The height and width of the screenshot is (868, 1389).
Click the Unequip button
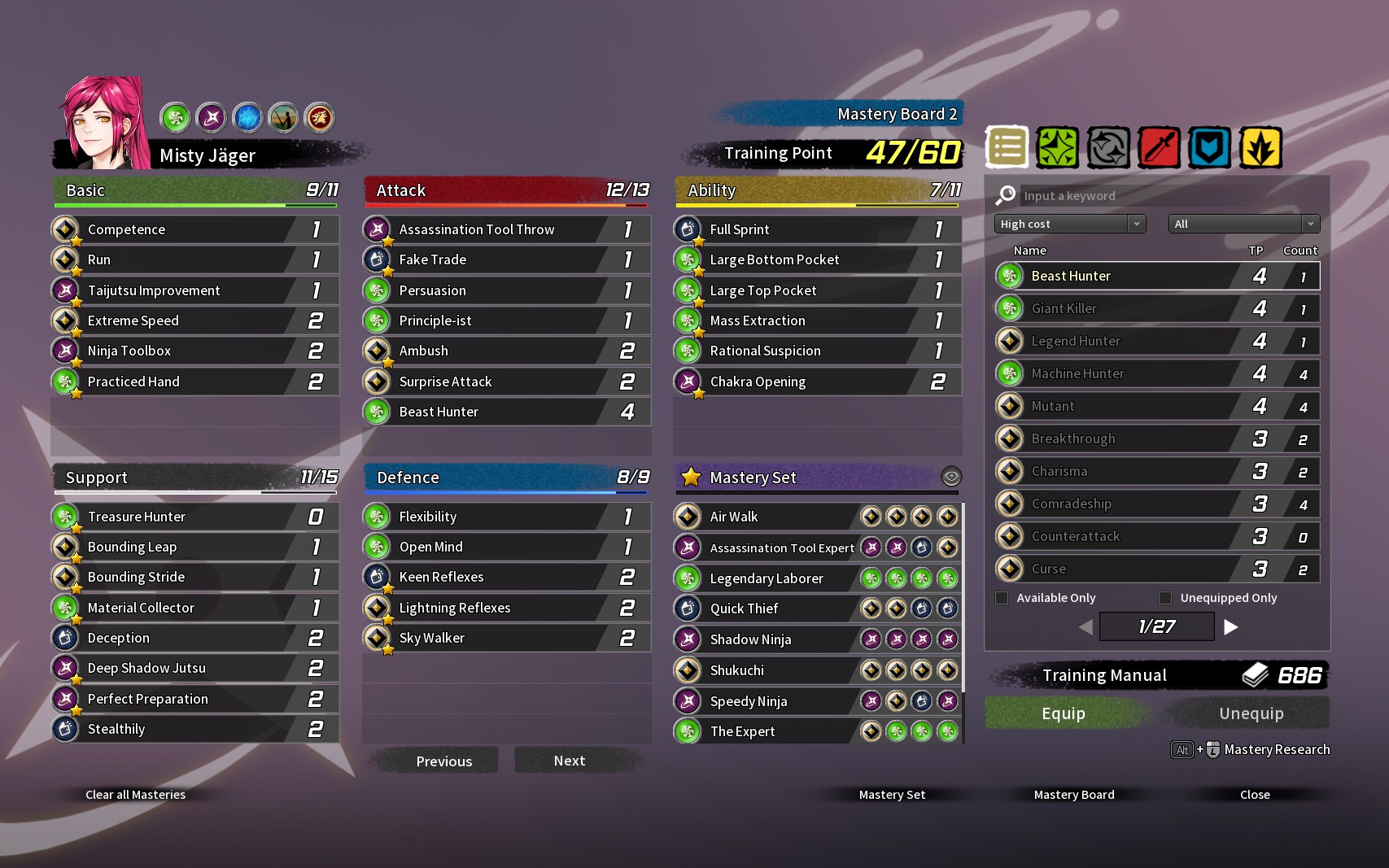click(x=1251, y=713)
